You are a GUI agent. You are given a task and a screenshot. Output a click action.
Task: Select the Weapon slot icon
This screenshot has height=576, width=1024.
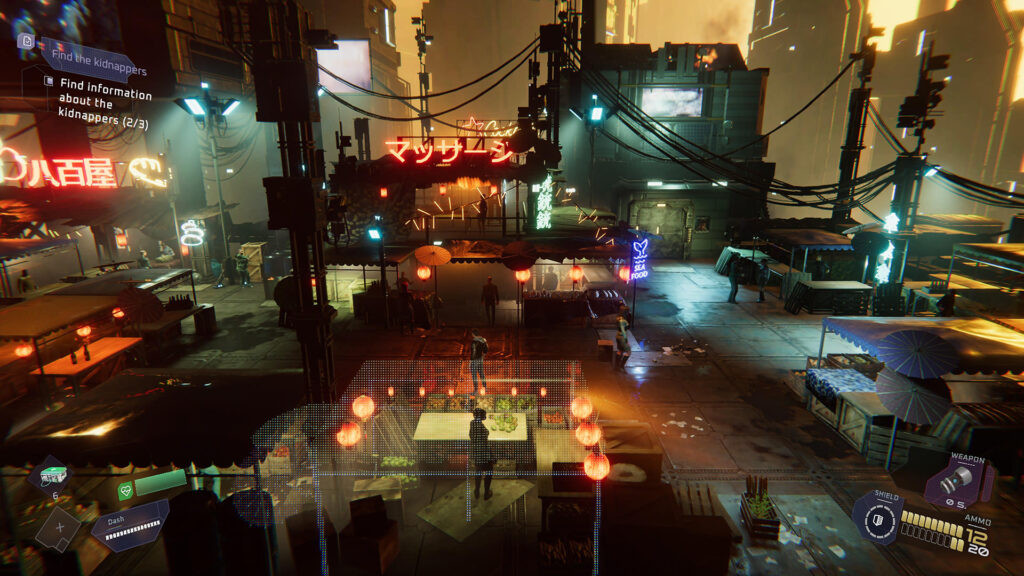[957, 483]
